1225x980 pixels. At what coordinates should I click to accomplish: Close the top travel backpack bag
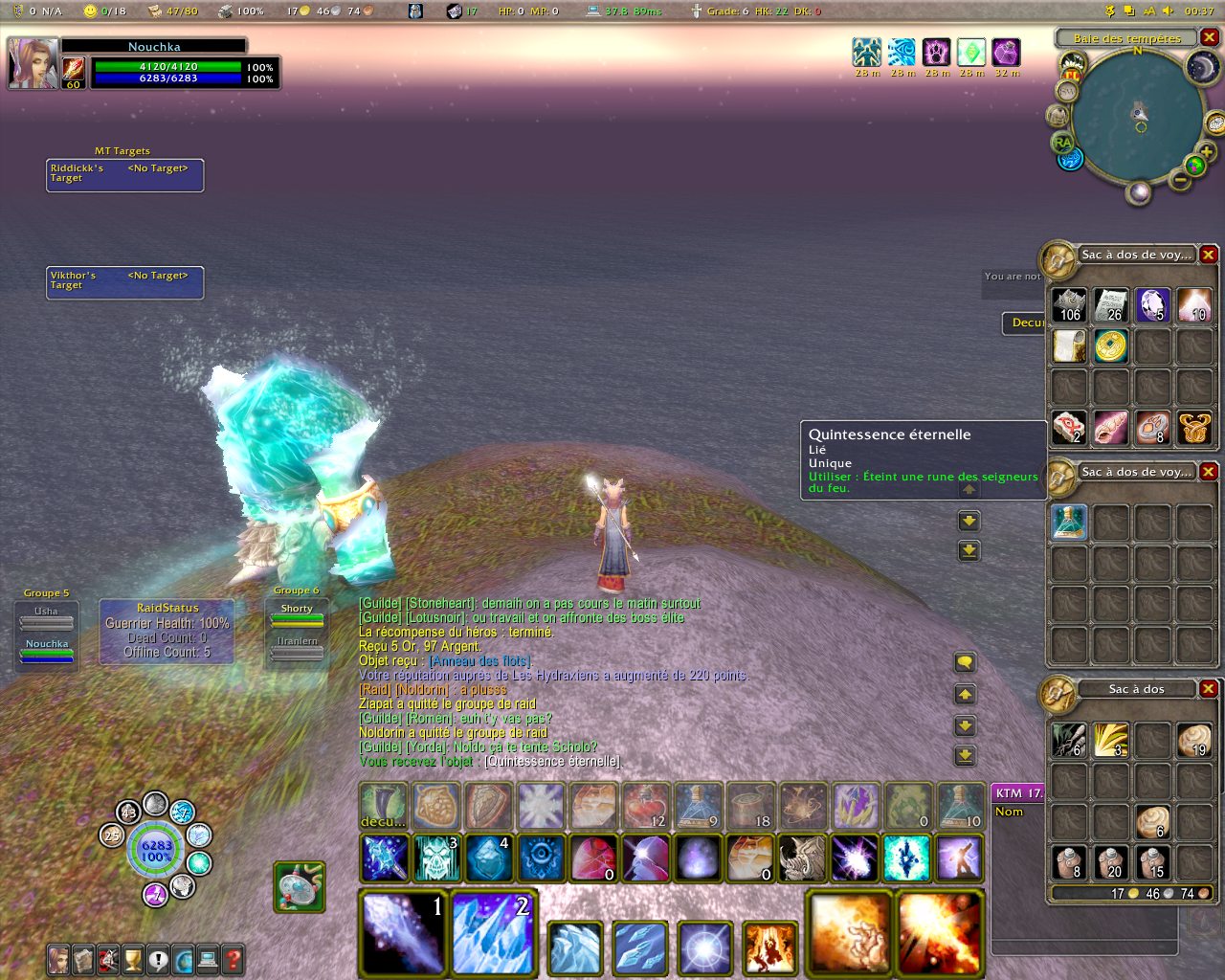click(1209, 255)
